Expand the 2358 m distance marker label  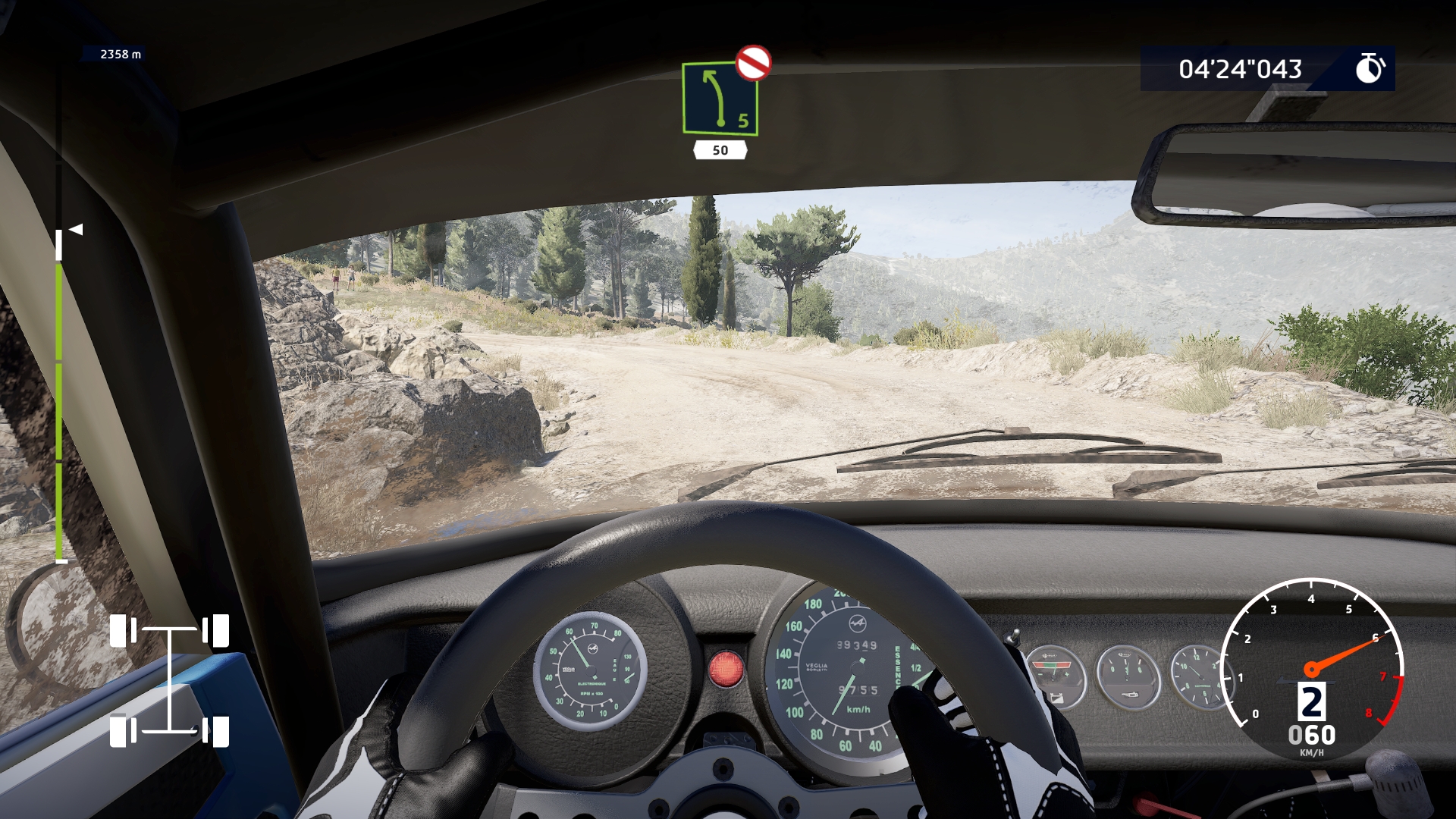pos(119,54)
